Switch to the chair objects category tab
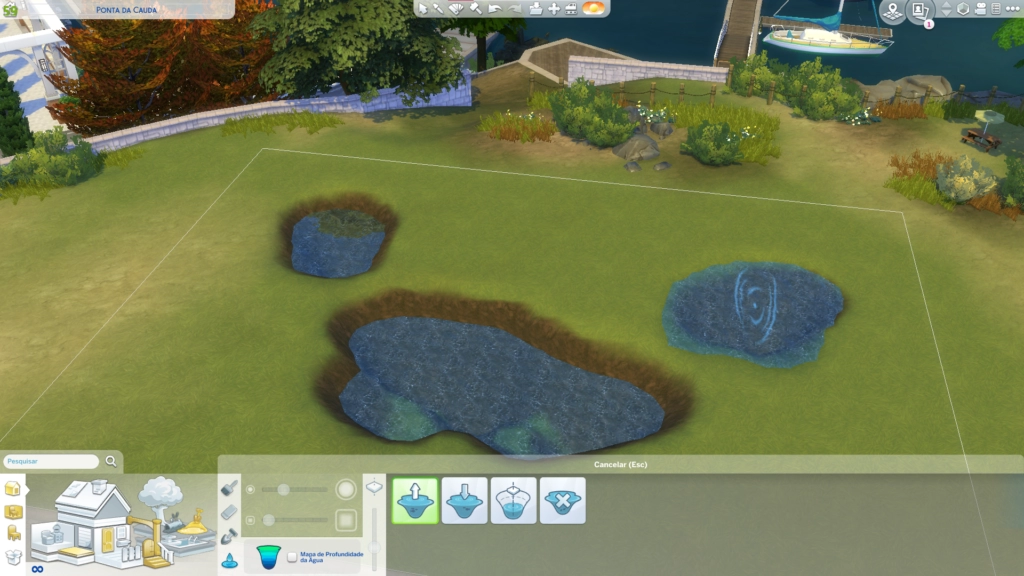Screen dimensions: 1024x576 point(13,533)
